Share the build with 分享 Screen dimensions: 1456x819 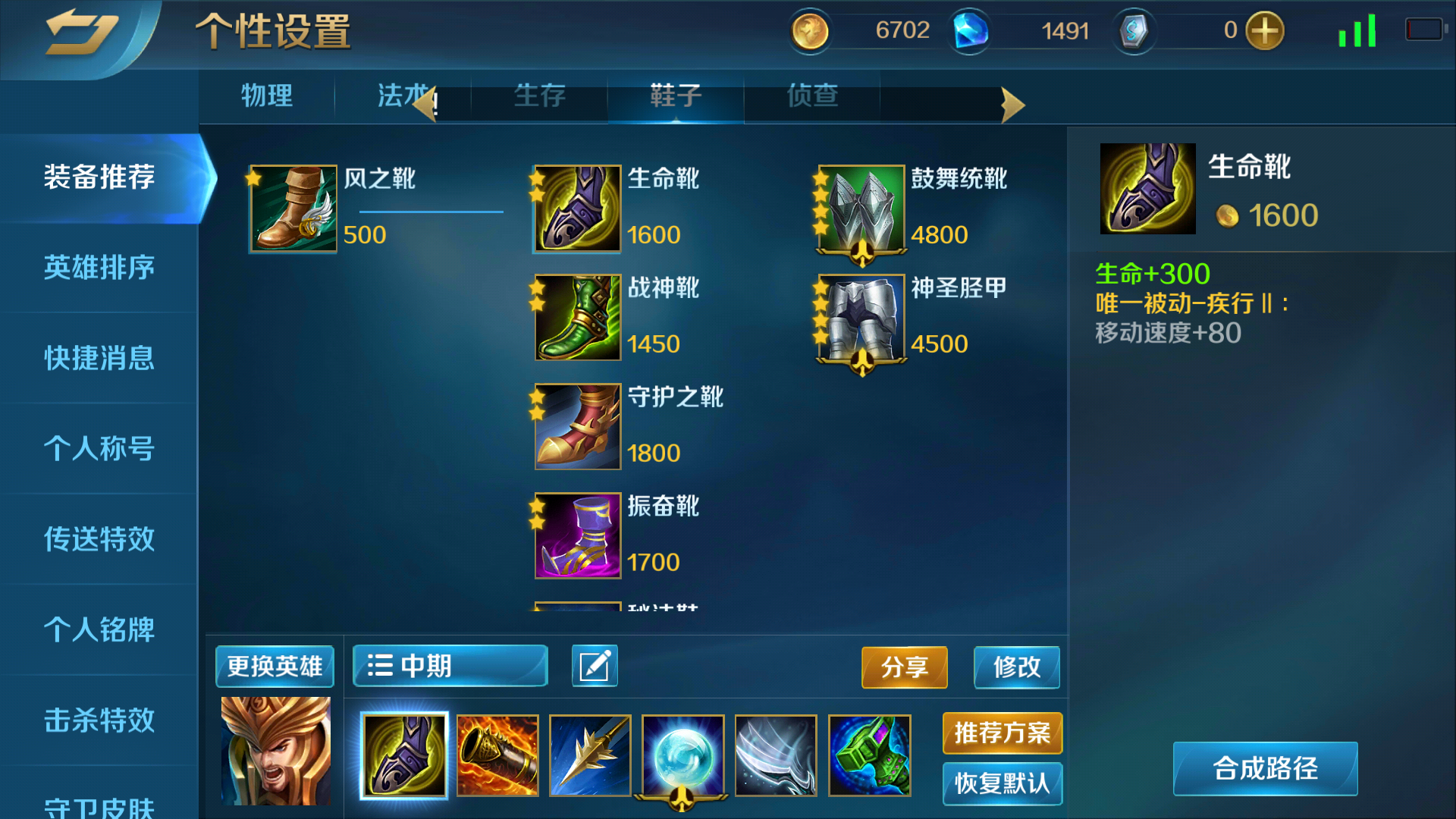(x=904, y=667)
